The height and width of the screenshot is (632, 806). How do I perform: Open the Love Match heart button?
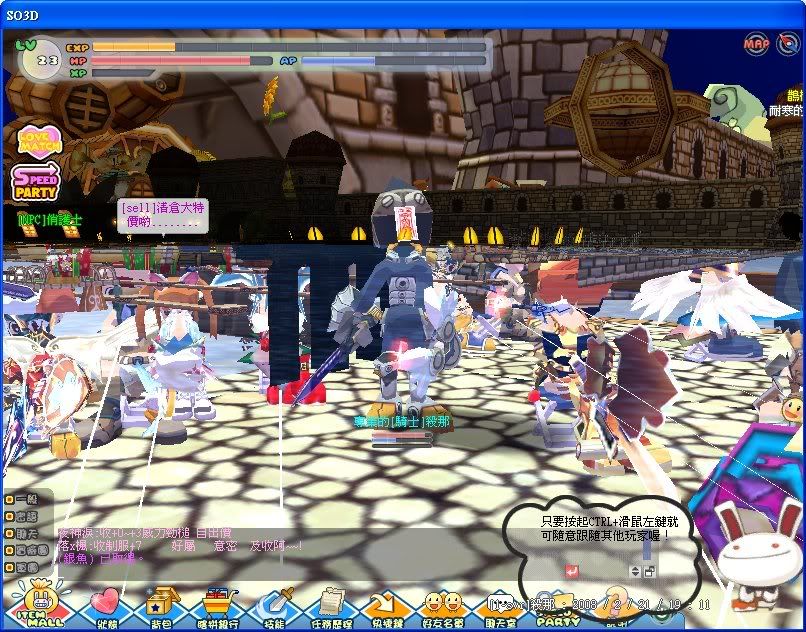(40, 140)
